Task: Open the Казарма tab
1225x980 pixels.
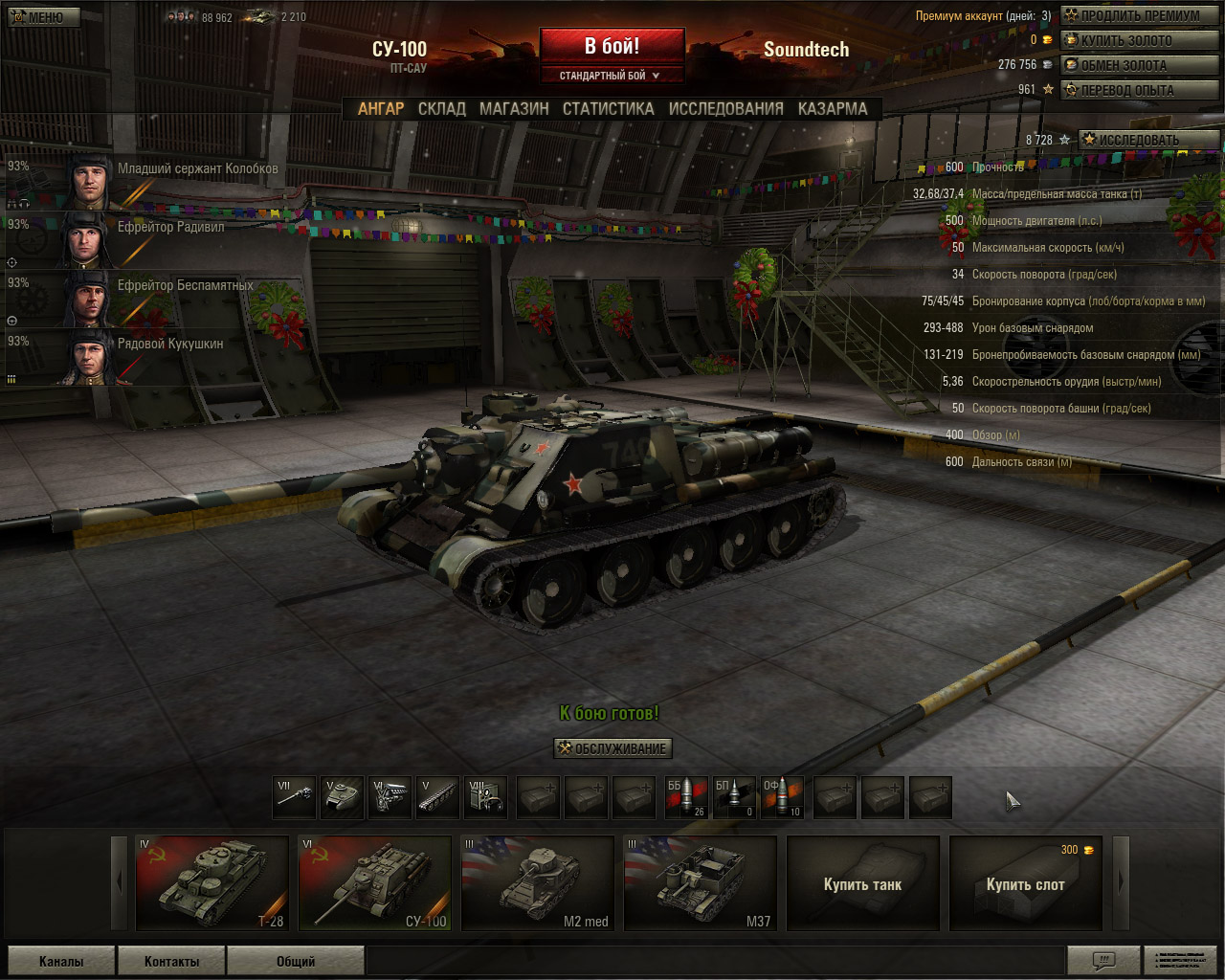Action: pyautogui.click(x=833, y=109)
